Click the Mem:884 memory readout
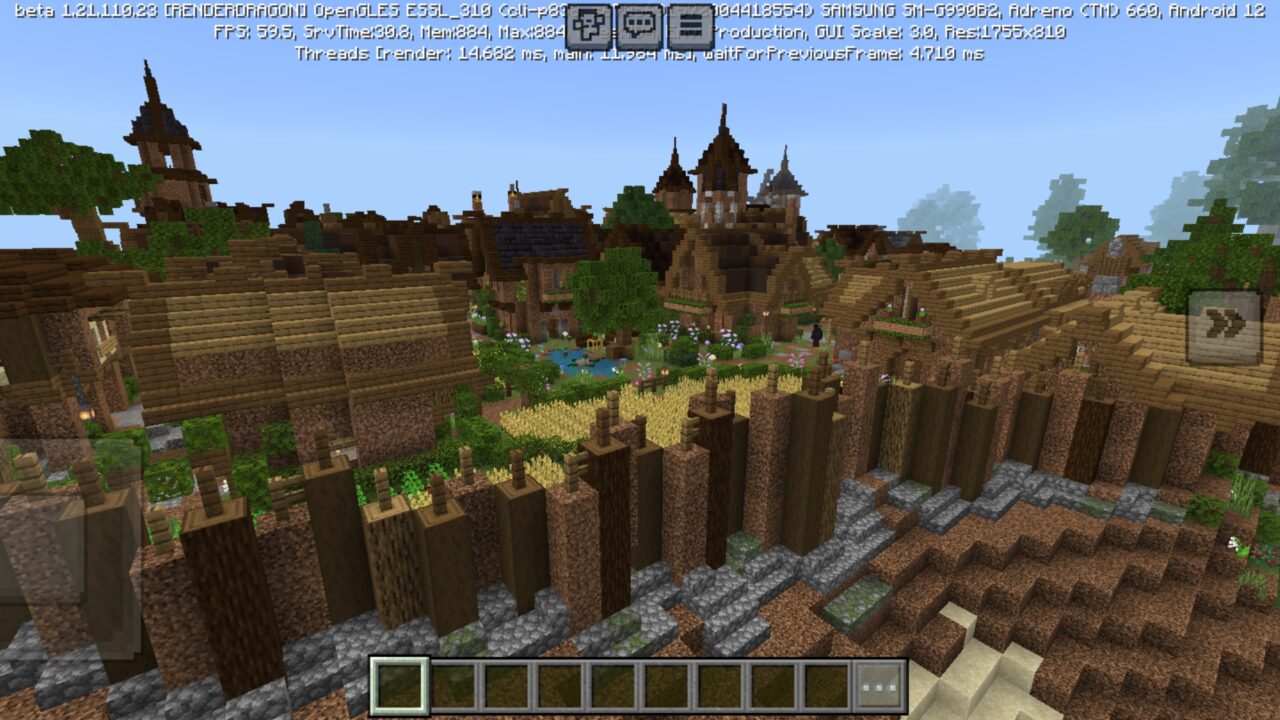The height and width of the screenshot is (720, 1280). point(455,31)
